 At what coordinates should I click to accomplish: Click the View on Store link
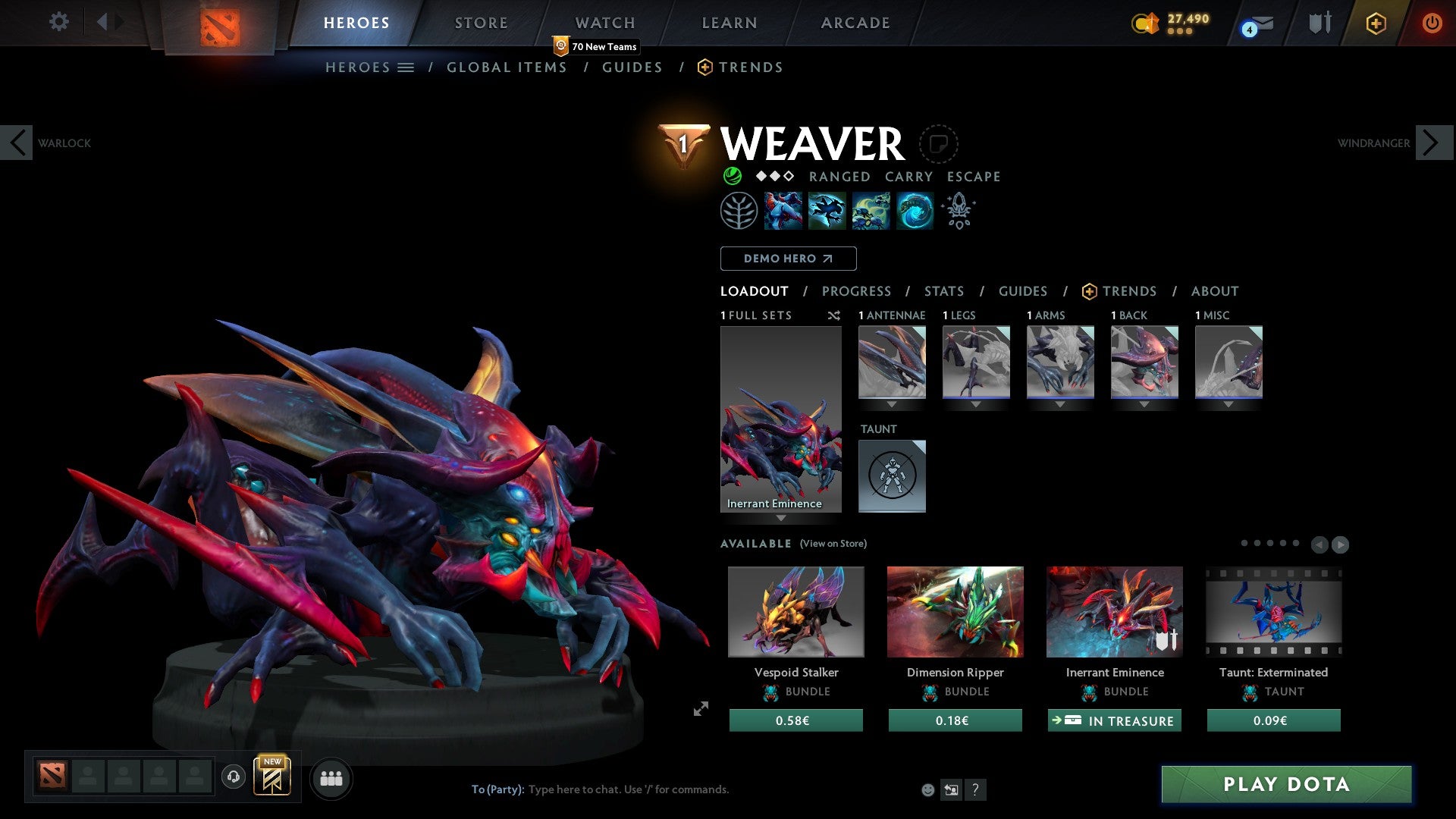(x=832, y=544)
